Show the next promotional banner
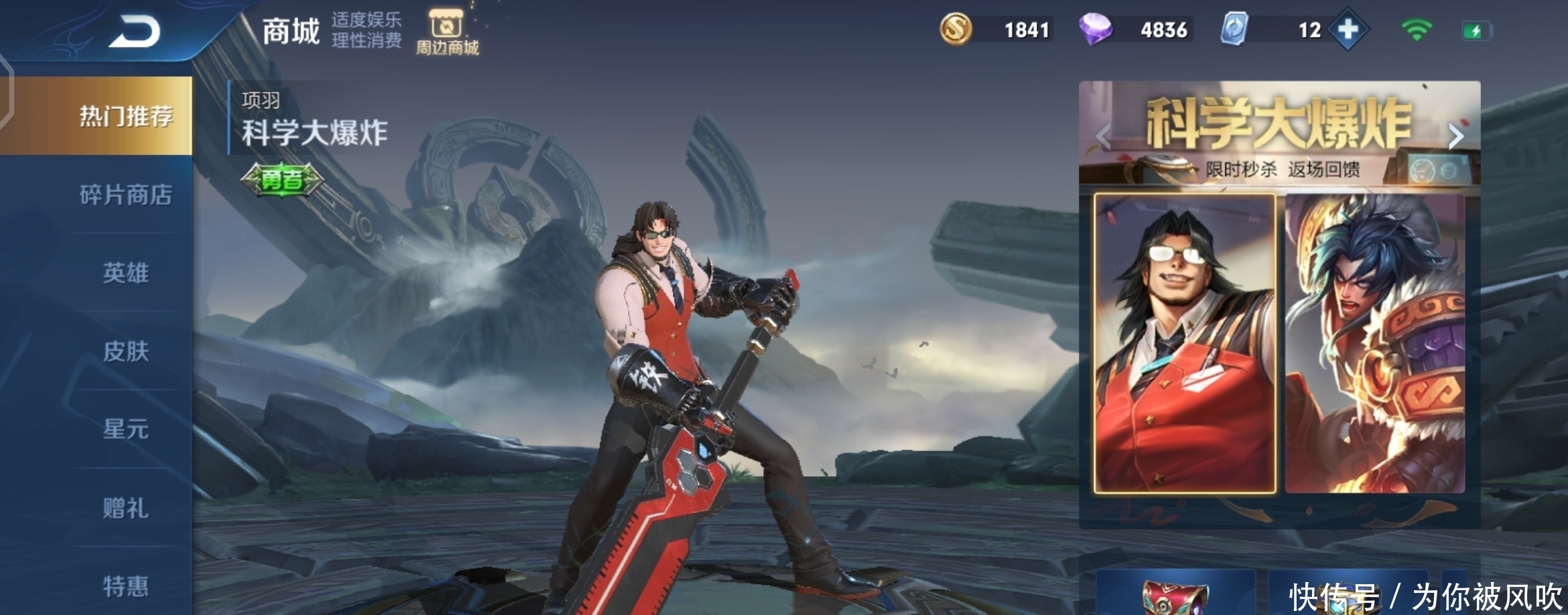This screenshot has height=615, width=1568. coord(1455,136)
